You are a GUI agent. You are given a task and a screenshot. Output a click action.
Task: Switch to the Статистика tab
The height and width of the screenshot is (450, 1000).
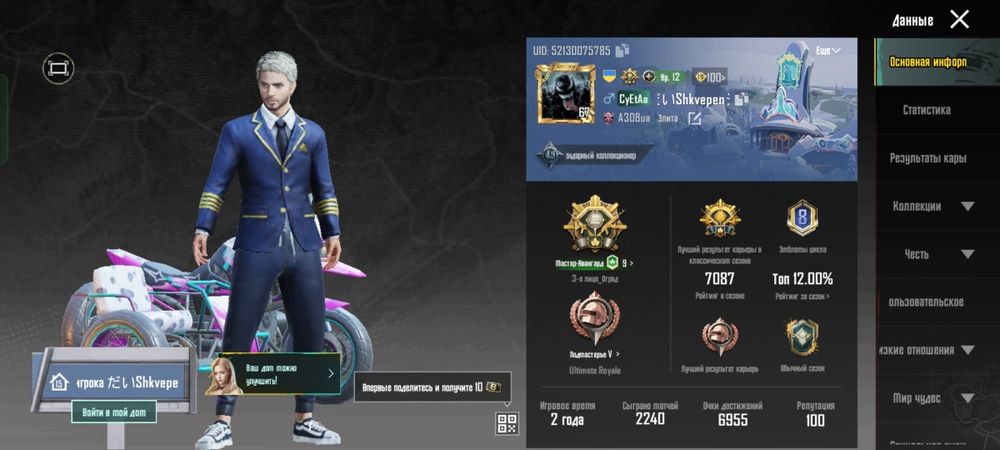pyautogui.click(x=926, y=110)
